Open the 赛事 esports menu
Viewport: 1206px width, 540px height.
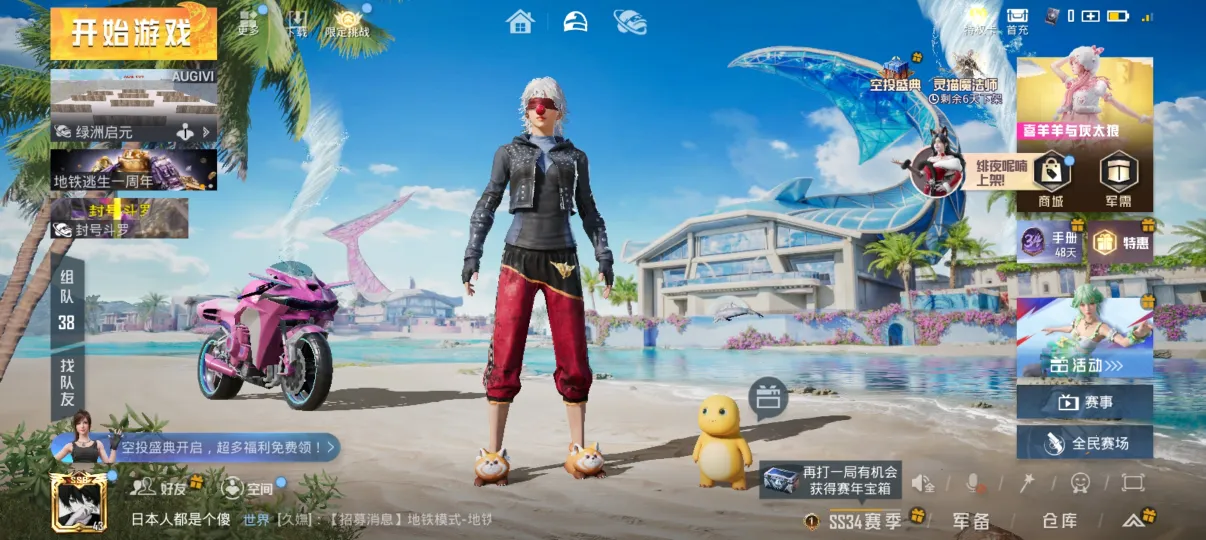pyautogui.click(x=1084, y=402)
